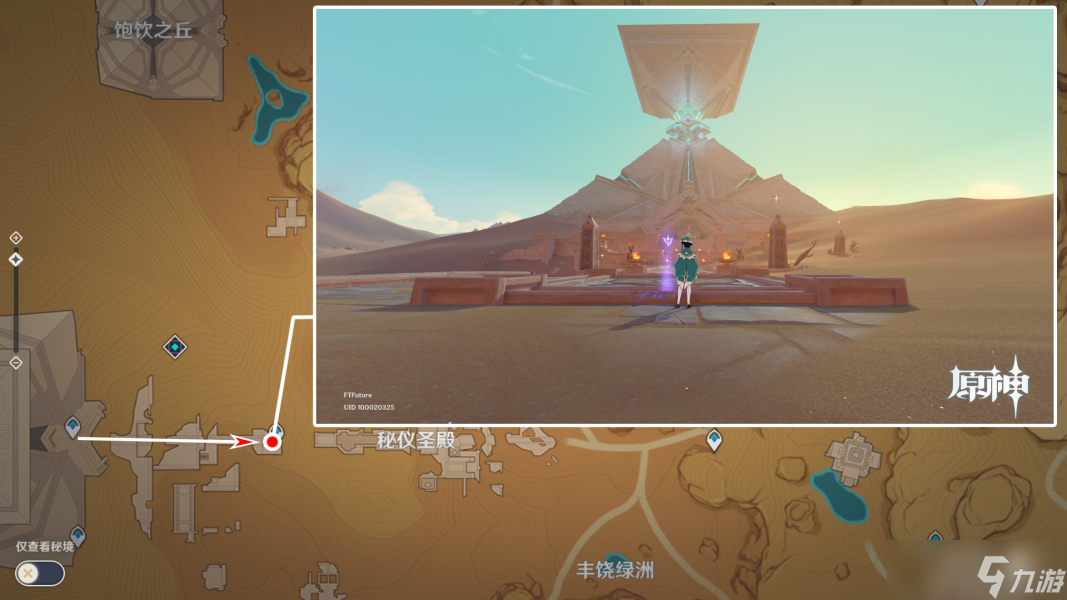This screenshot has height=600, width=1067.
Task: Select the diamond-shaped domain marker on the map
Action: click(x=176, y=347)
